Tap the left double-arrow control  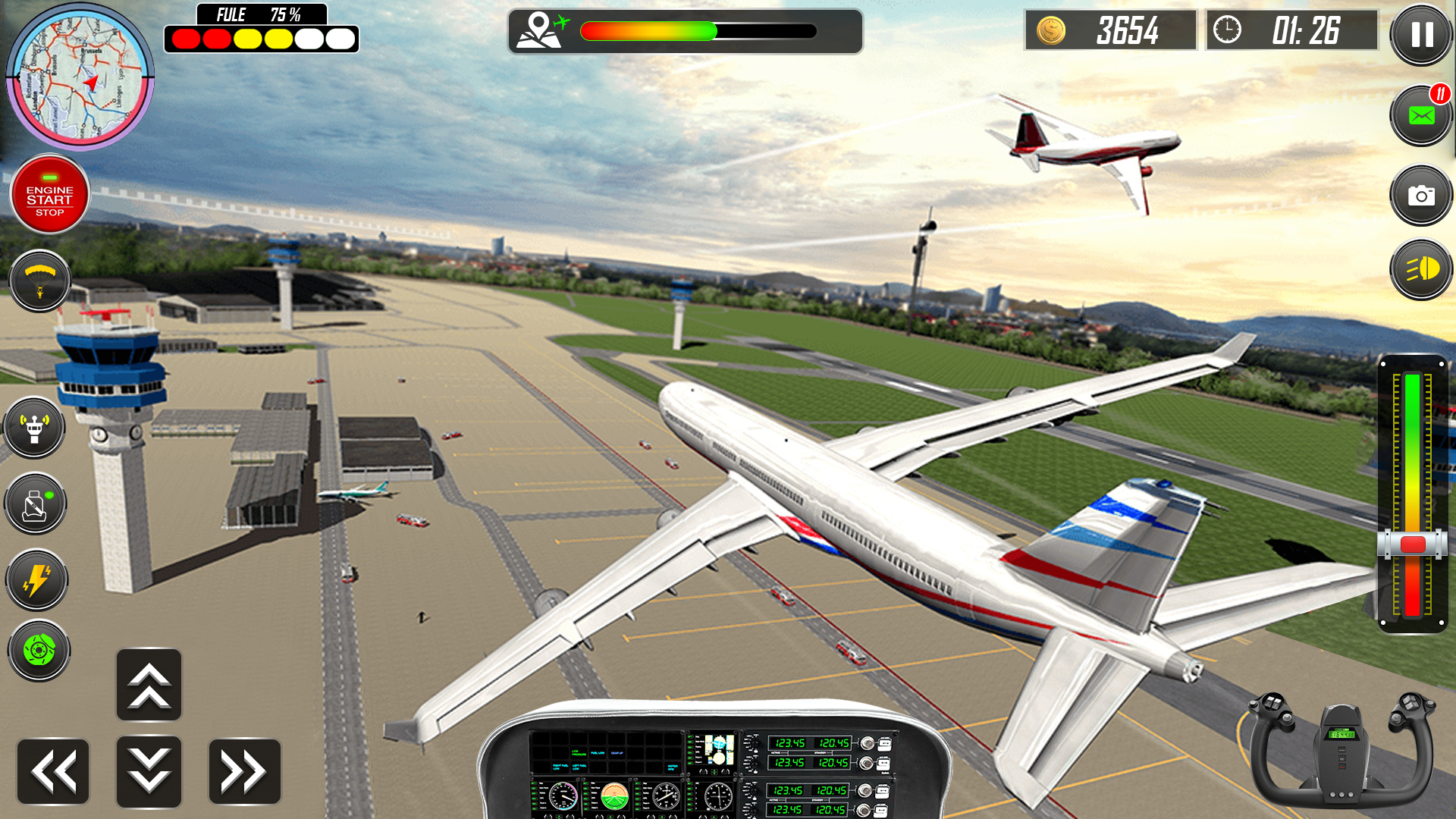point(53,770)
